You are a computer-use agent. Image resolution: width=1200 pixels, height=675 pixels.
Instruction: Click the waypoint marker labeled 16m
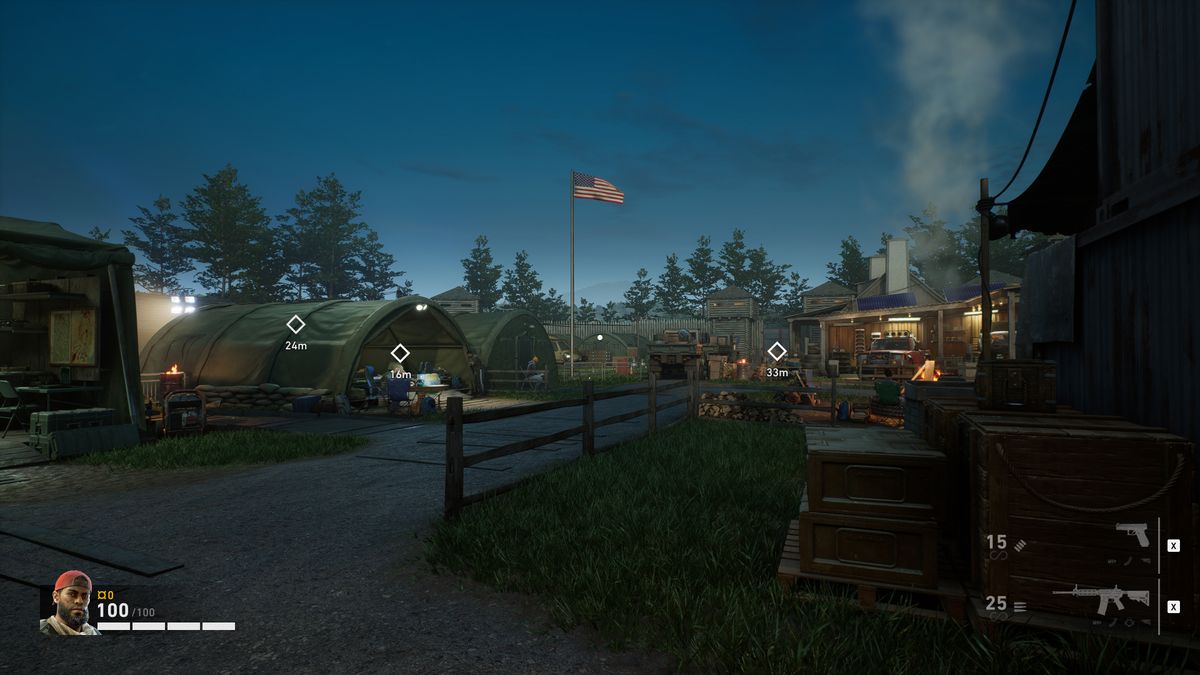point(400,353)
